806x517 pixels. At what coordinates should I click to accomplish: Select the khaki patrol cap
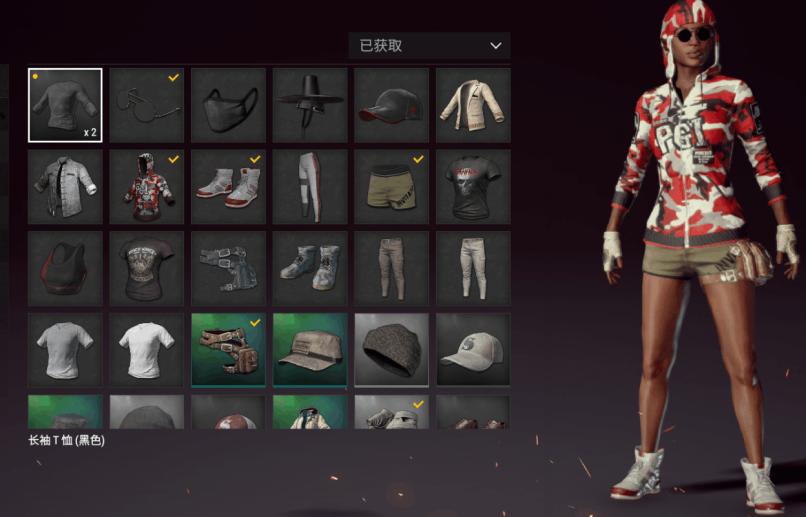point(311,350)
